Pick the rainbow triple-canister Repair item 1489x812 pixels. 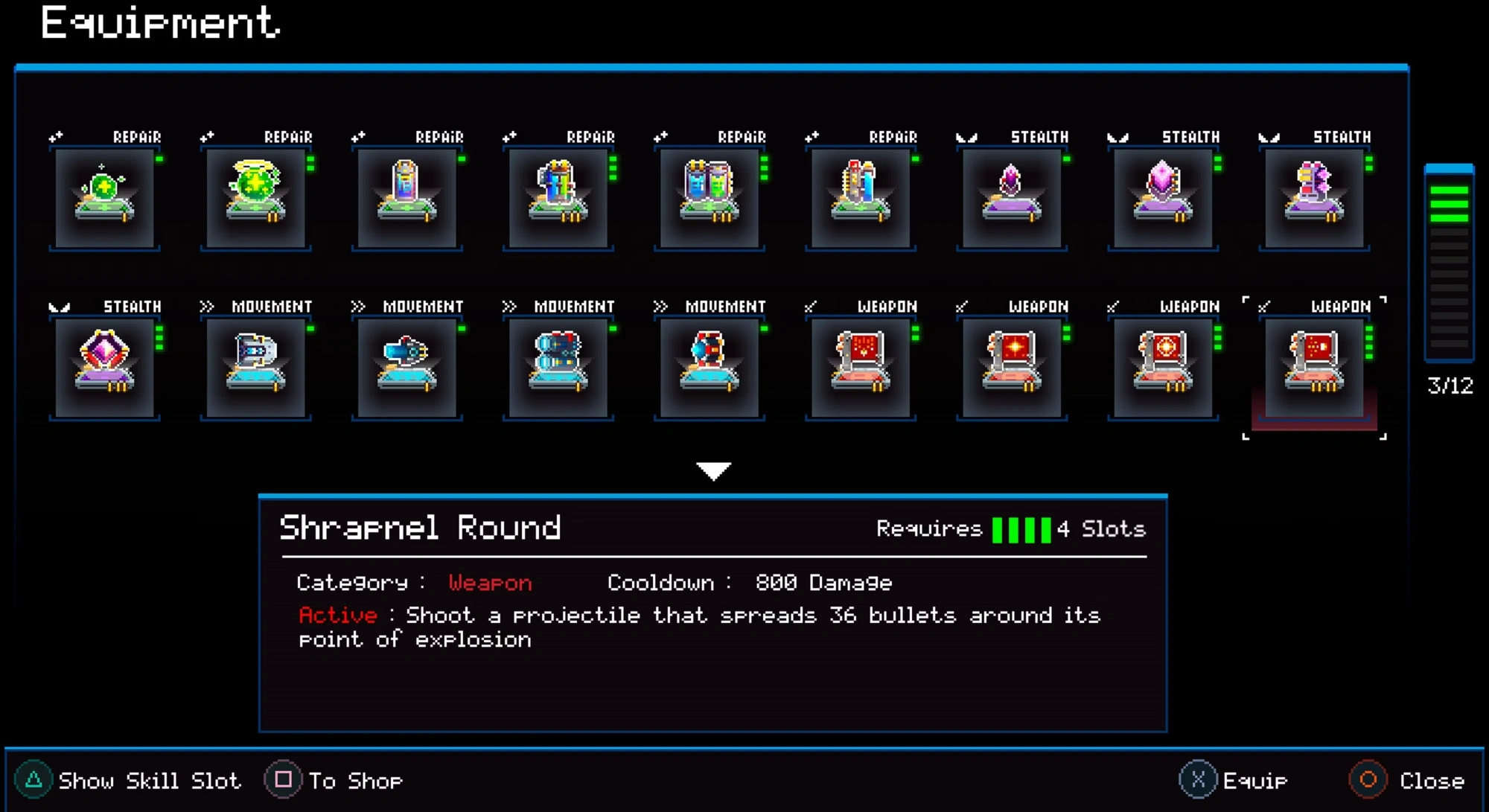(x=558, y=198)
